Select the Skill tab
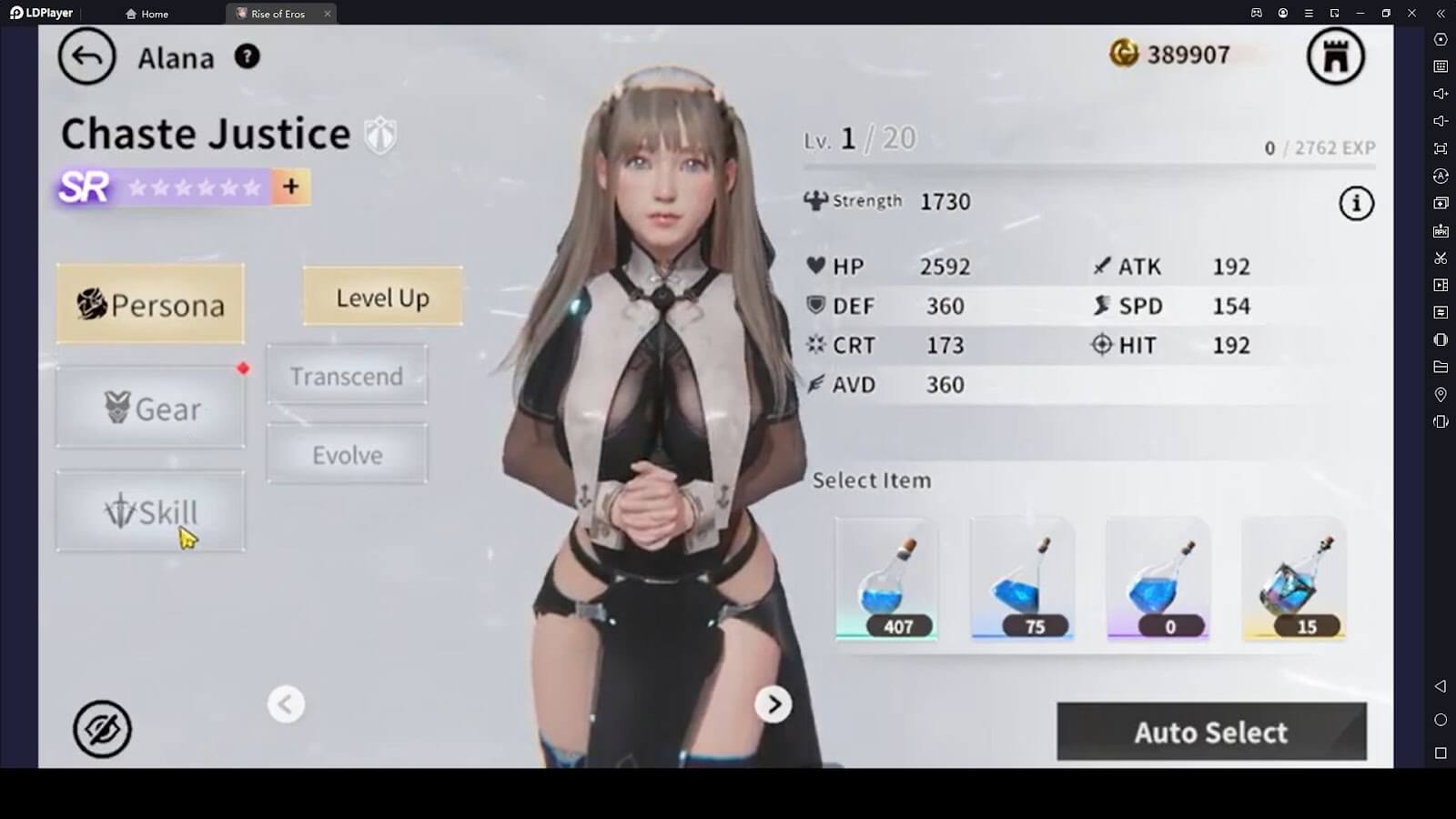This screenshot has width=1456, height=819. [x=151, y=511]
